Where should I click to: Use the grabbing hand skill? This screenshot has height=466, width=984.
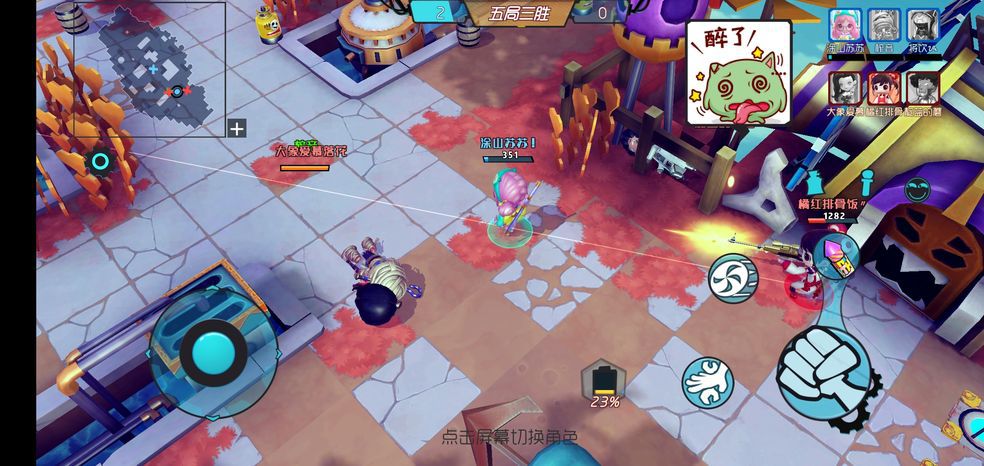[x=708, y=381]
